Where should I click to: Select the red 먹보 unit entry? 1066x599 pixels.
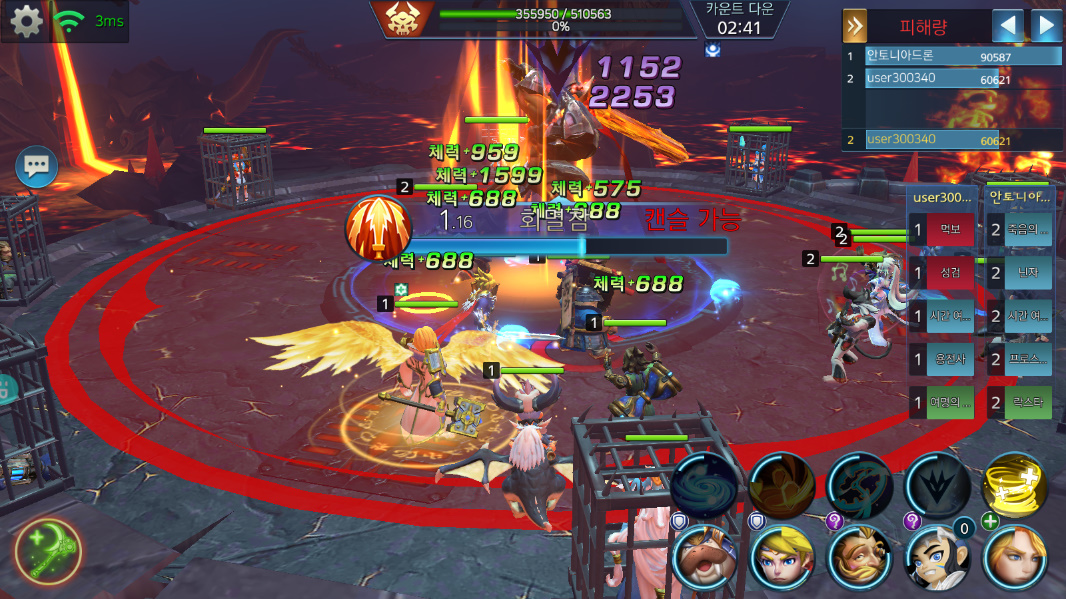click(942, 230)
